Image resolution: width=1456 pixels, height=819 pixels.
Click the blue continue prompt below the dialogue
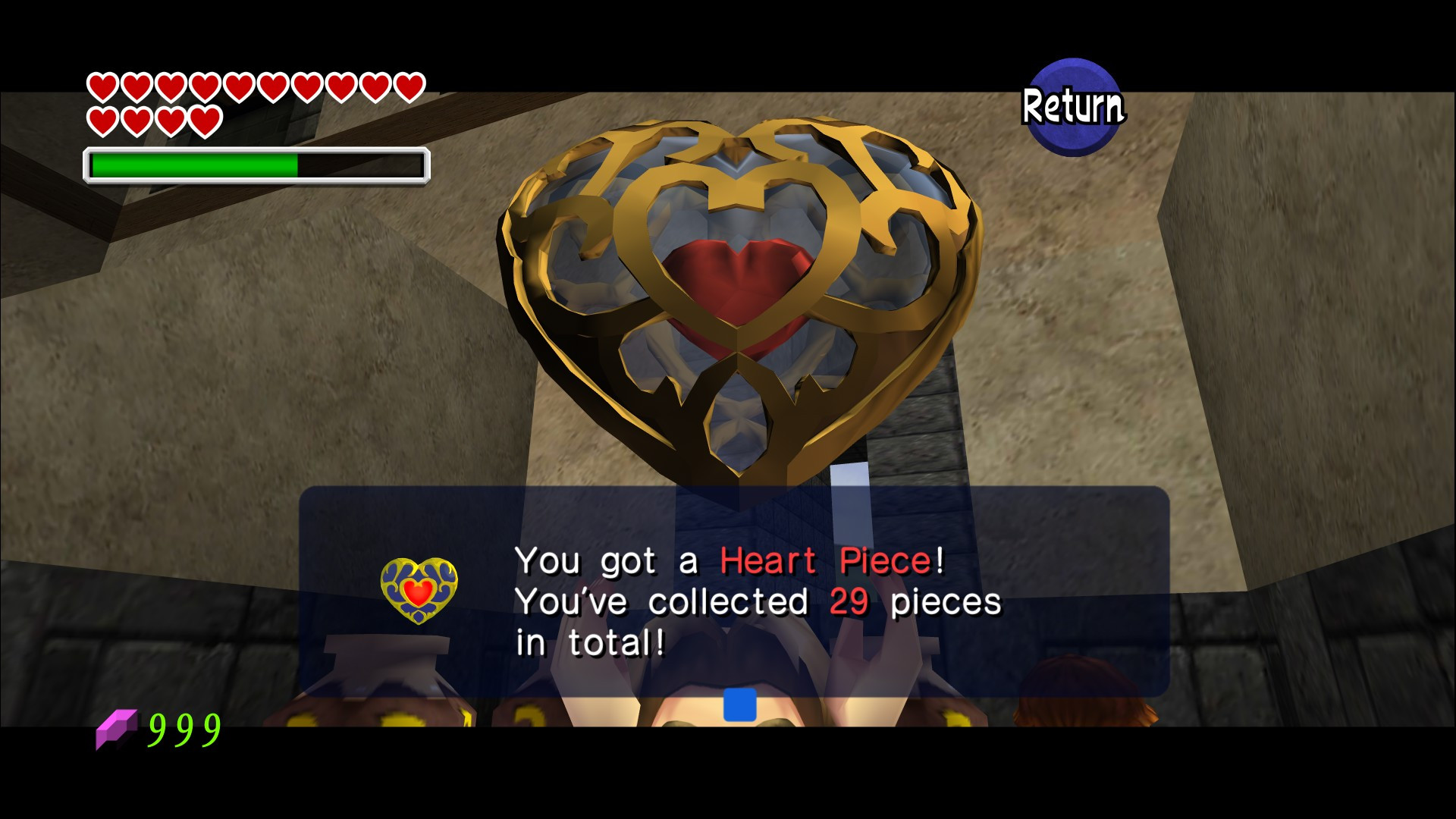click(x=739, y=704)
